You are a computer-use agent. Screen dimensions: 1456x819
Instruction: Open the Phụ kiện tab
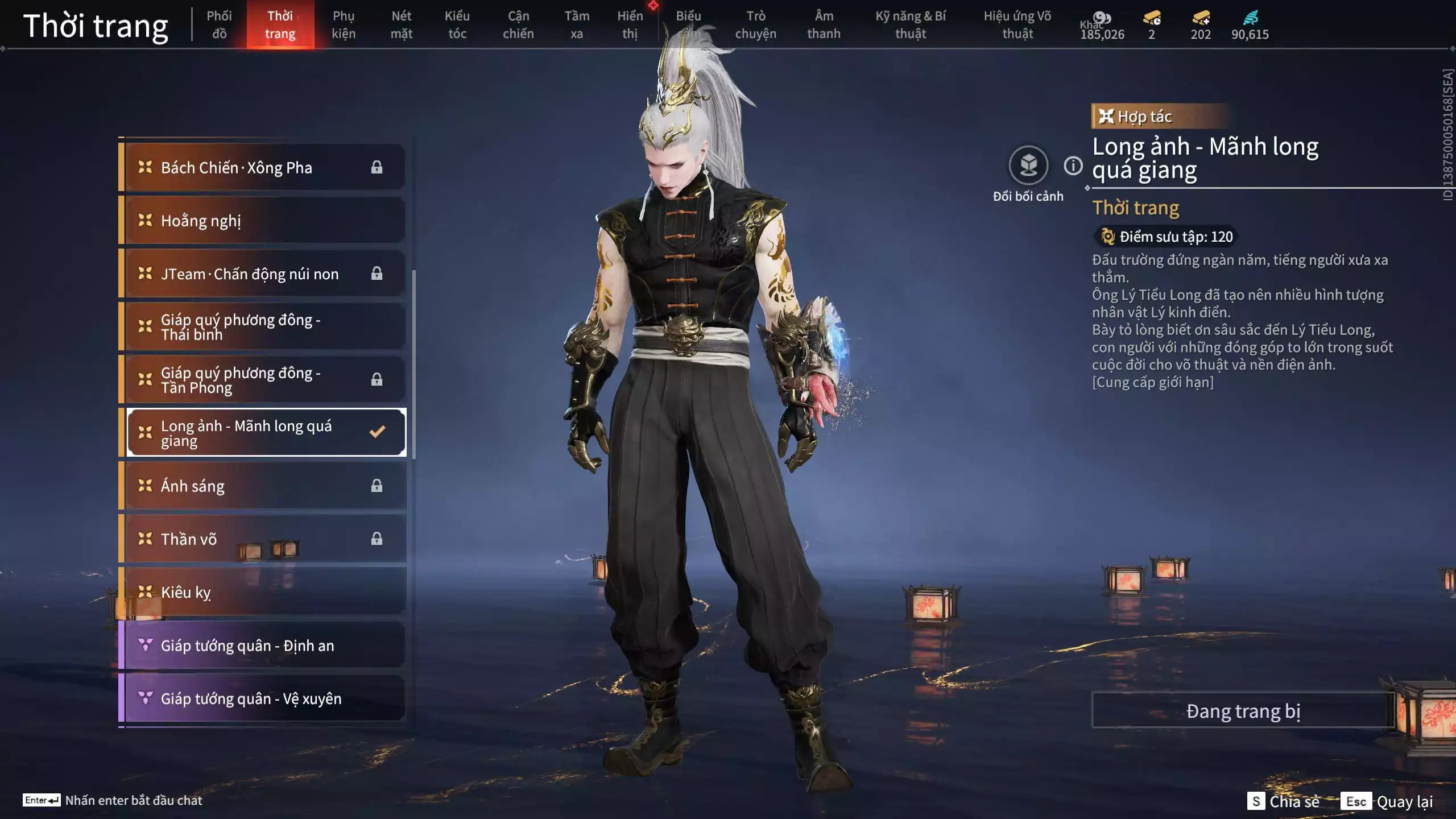344,24
